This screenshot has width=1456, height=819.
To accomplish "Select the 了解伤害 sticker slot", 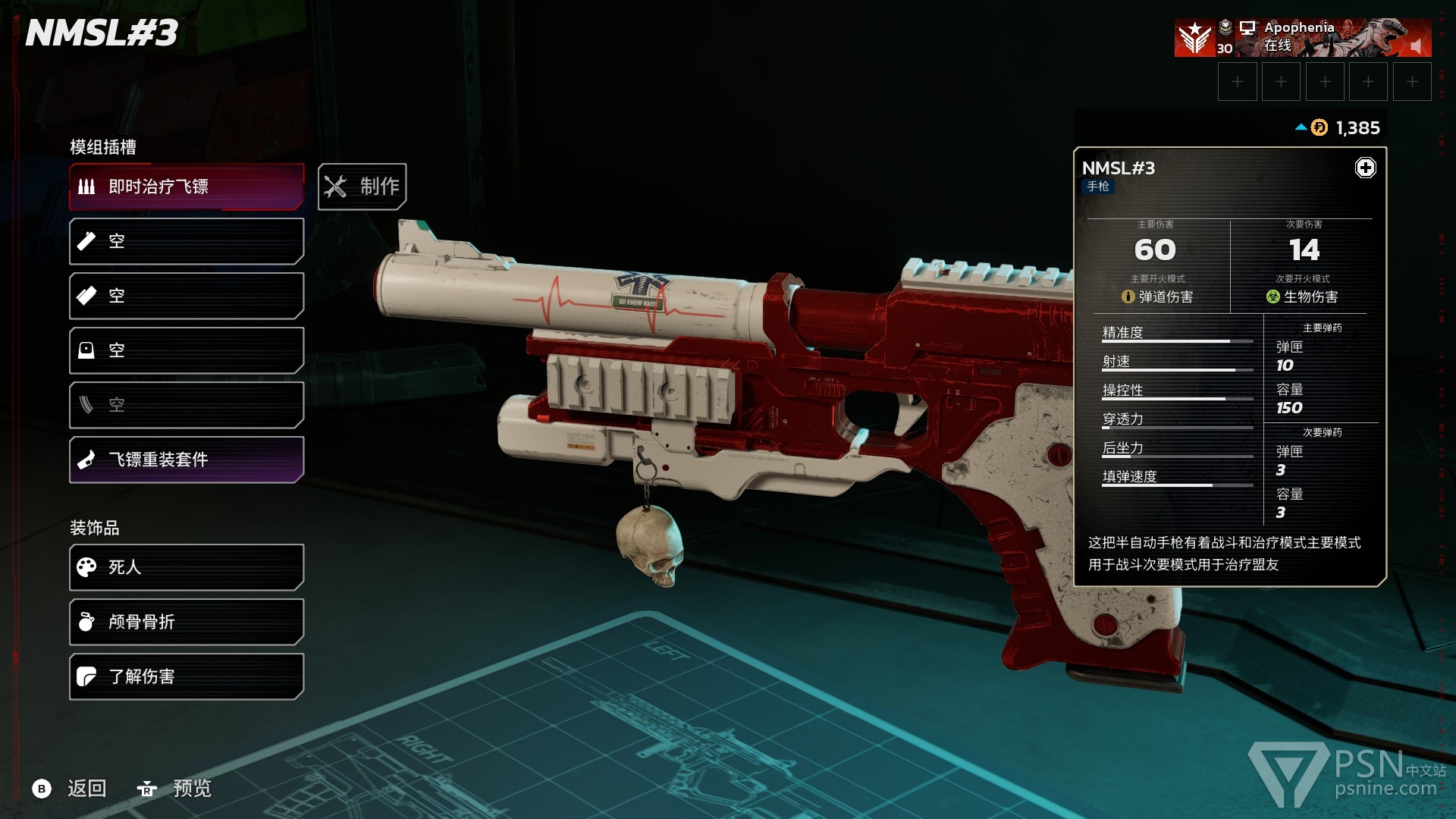I will pyautogui.click(x=187, y=676).
